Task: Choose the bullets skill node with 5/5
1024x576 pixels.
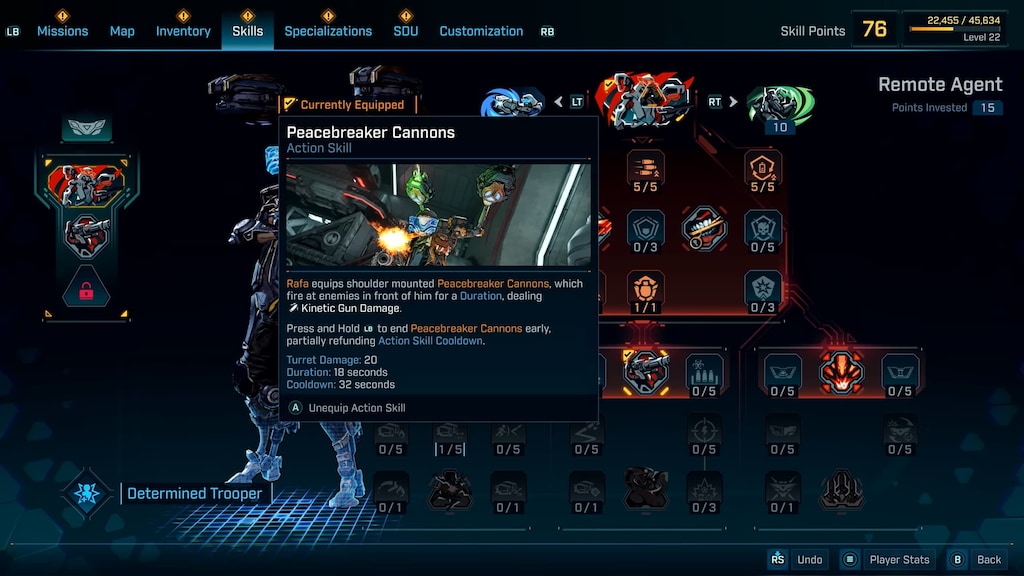Action: click(646, 168)
